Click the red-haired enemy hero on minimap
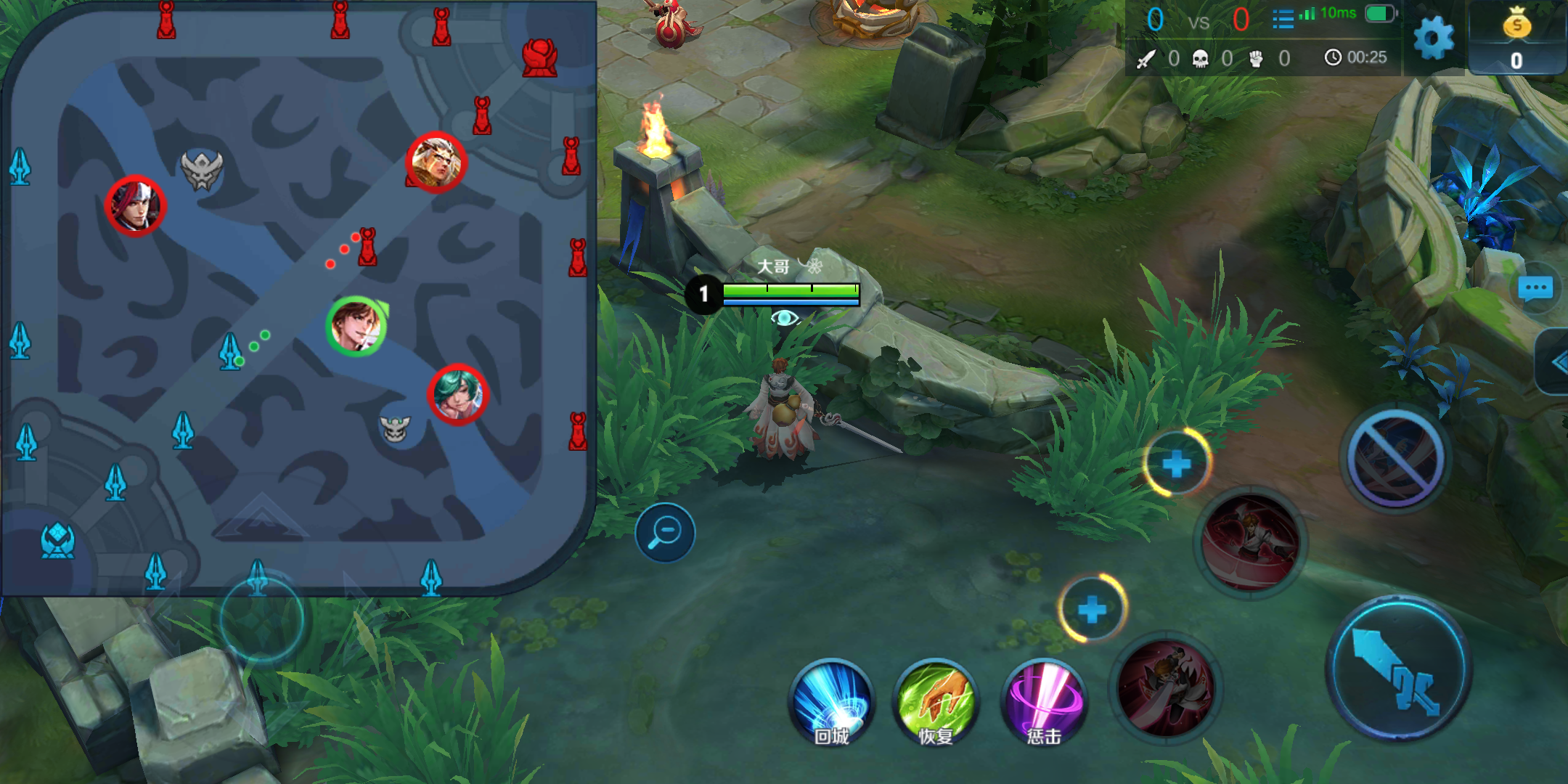This screenshot has width=1568, height=784. click(x=136, y=206)
